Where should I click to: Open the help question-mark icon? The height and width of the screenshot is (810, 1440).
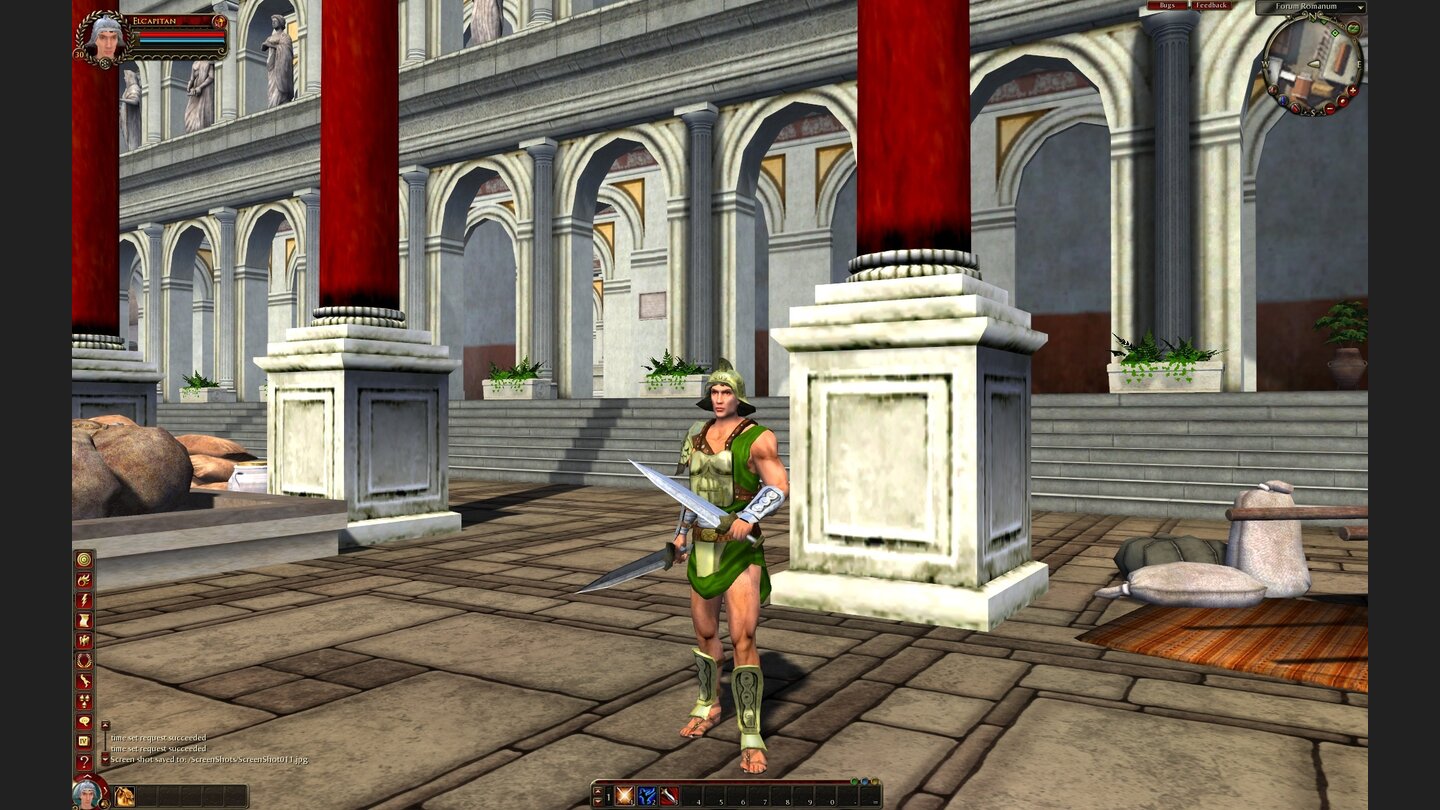point(83,759)
